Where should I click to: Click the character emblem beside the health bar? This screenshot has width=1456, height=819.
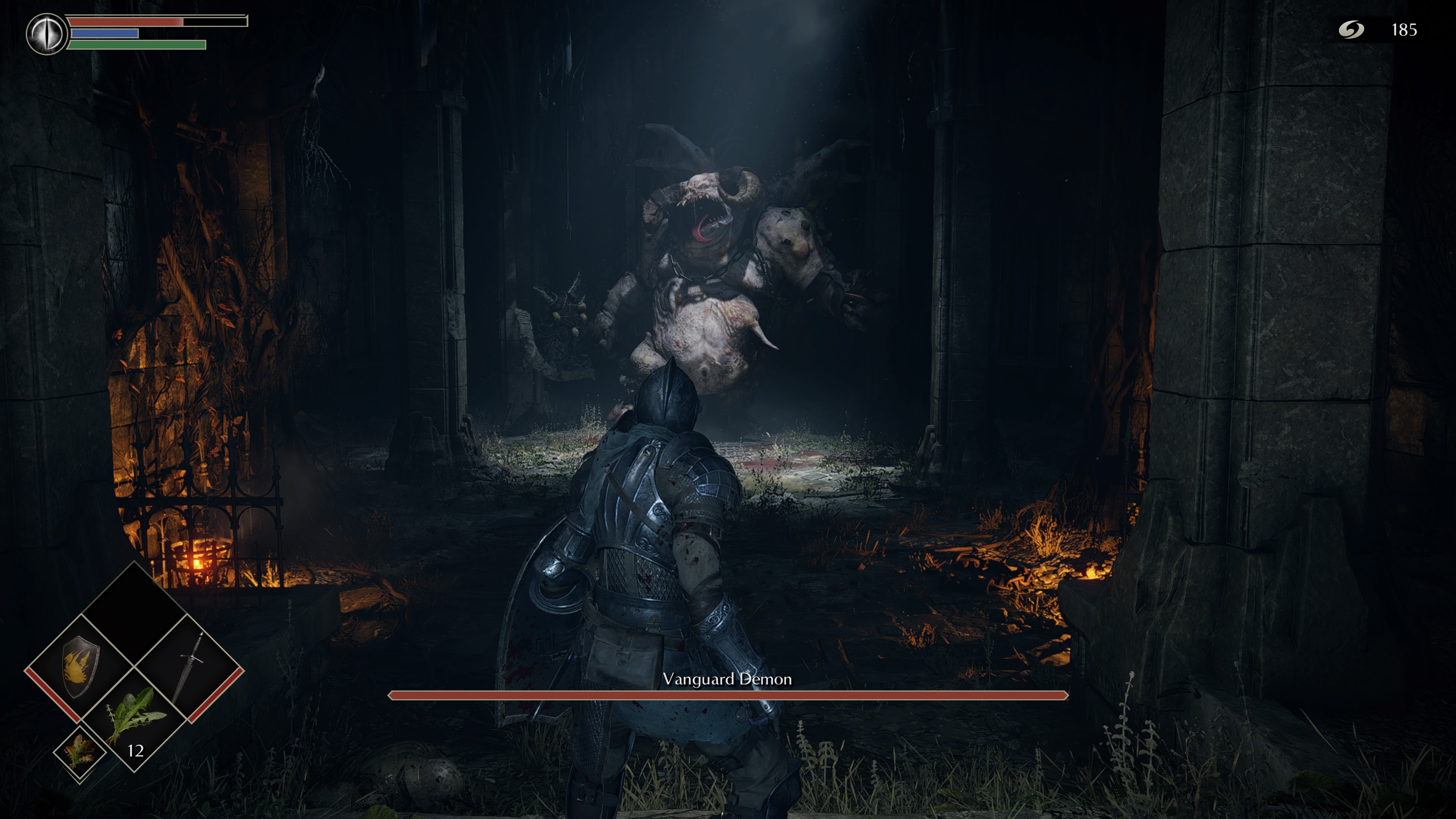[x=47, y=34]
